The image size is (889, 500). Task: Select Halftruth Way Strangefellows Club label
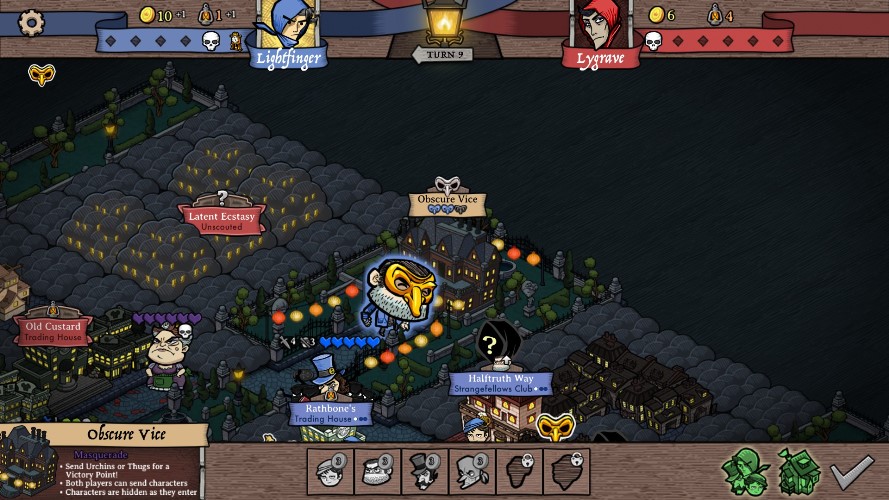tap(500, 383)
